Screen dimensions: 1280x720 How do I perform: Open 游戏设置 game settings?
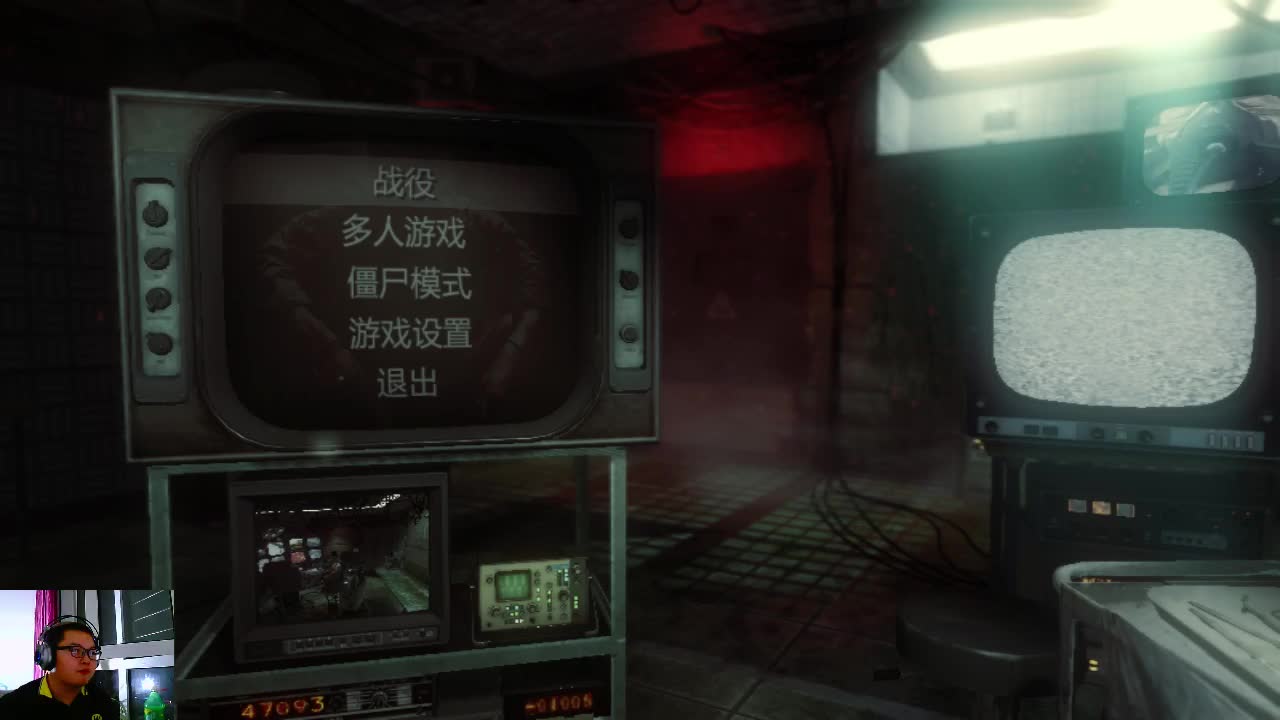(x=408, y=333)
